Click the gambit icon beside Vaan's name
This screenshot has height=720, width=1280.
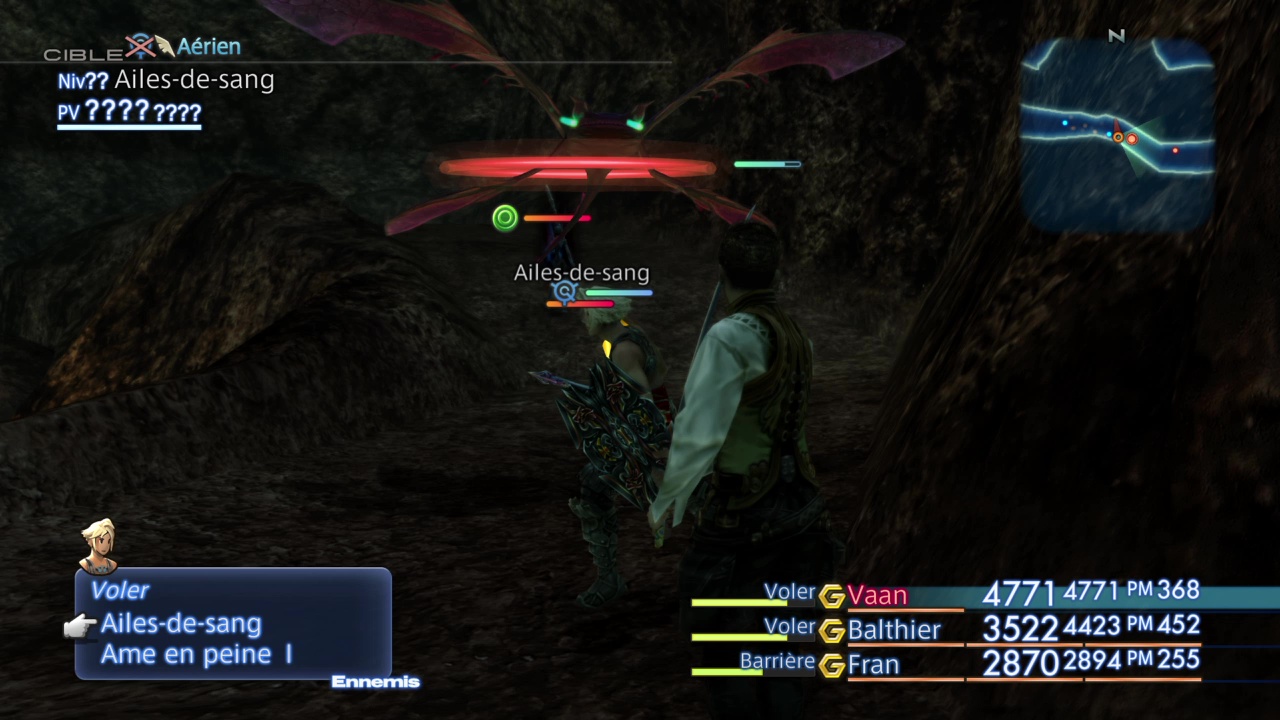832,597
